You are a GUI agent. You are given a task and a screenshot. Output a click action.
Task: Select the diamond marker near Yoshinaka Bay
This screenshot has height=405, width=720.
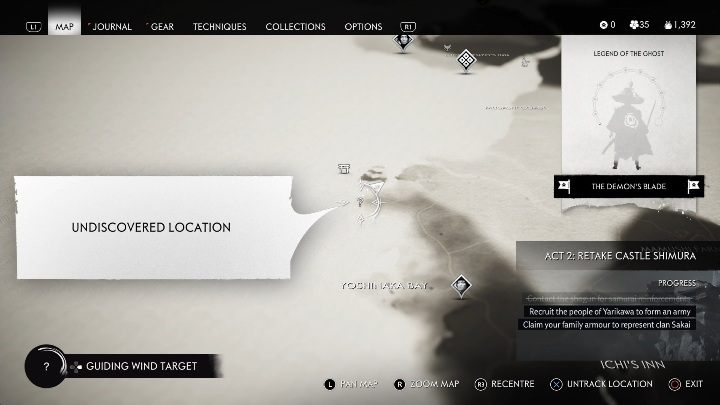(461, 286)
